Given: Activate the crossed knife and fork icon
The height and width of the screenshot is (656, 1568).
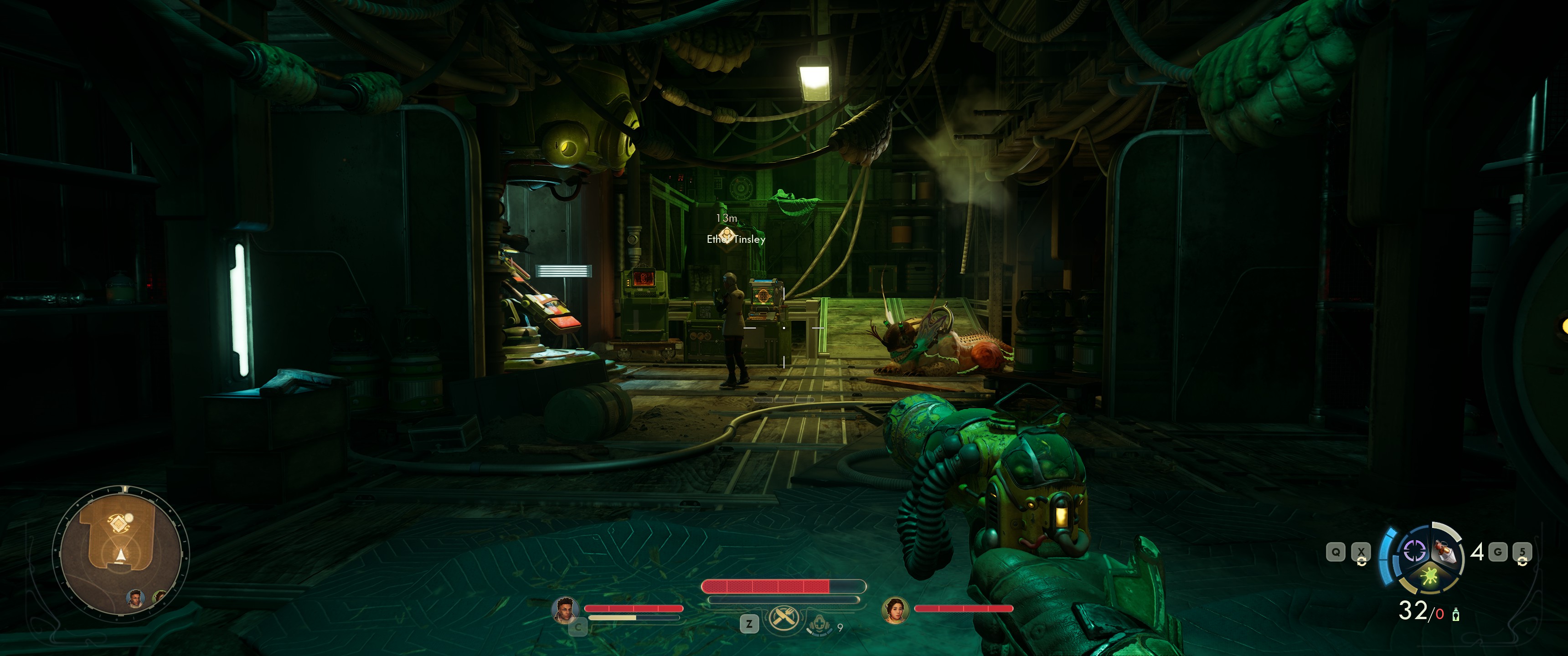Looking at the screenshot, I should [784, 618].
